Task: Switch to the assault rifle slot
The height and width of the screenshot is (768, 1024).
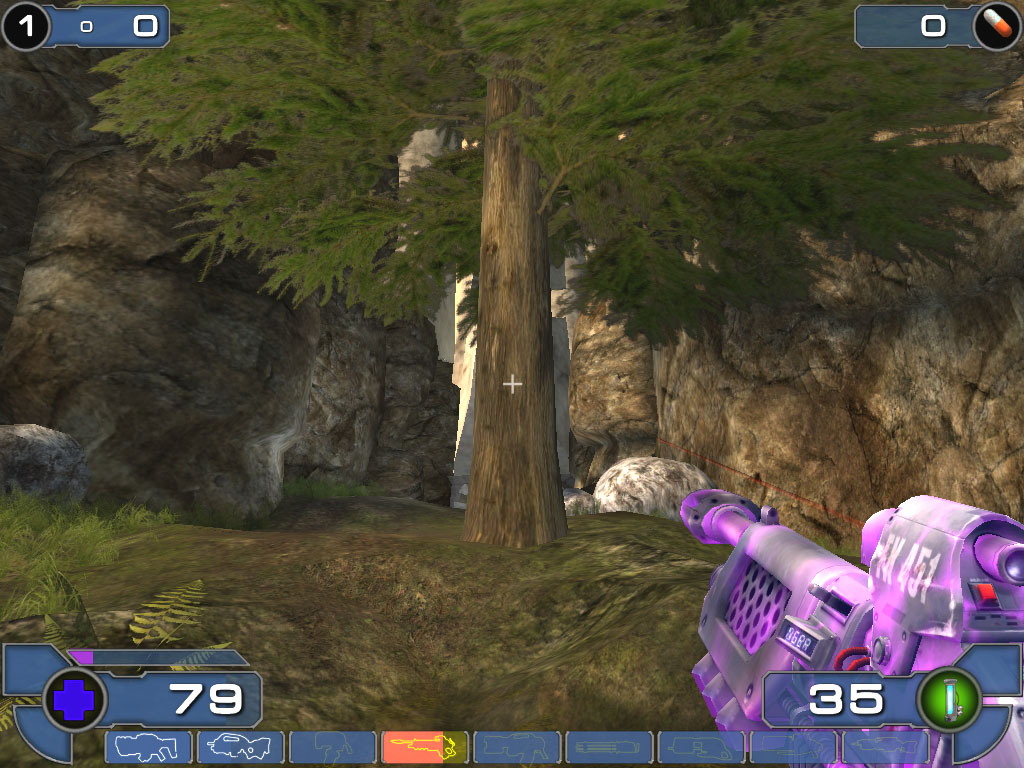Action: [240, 746]
